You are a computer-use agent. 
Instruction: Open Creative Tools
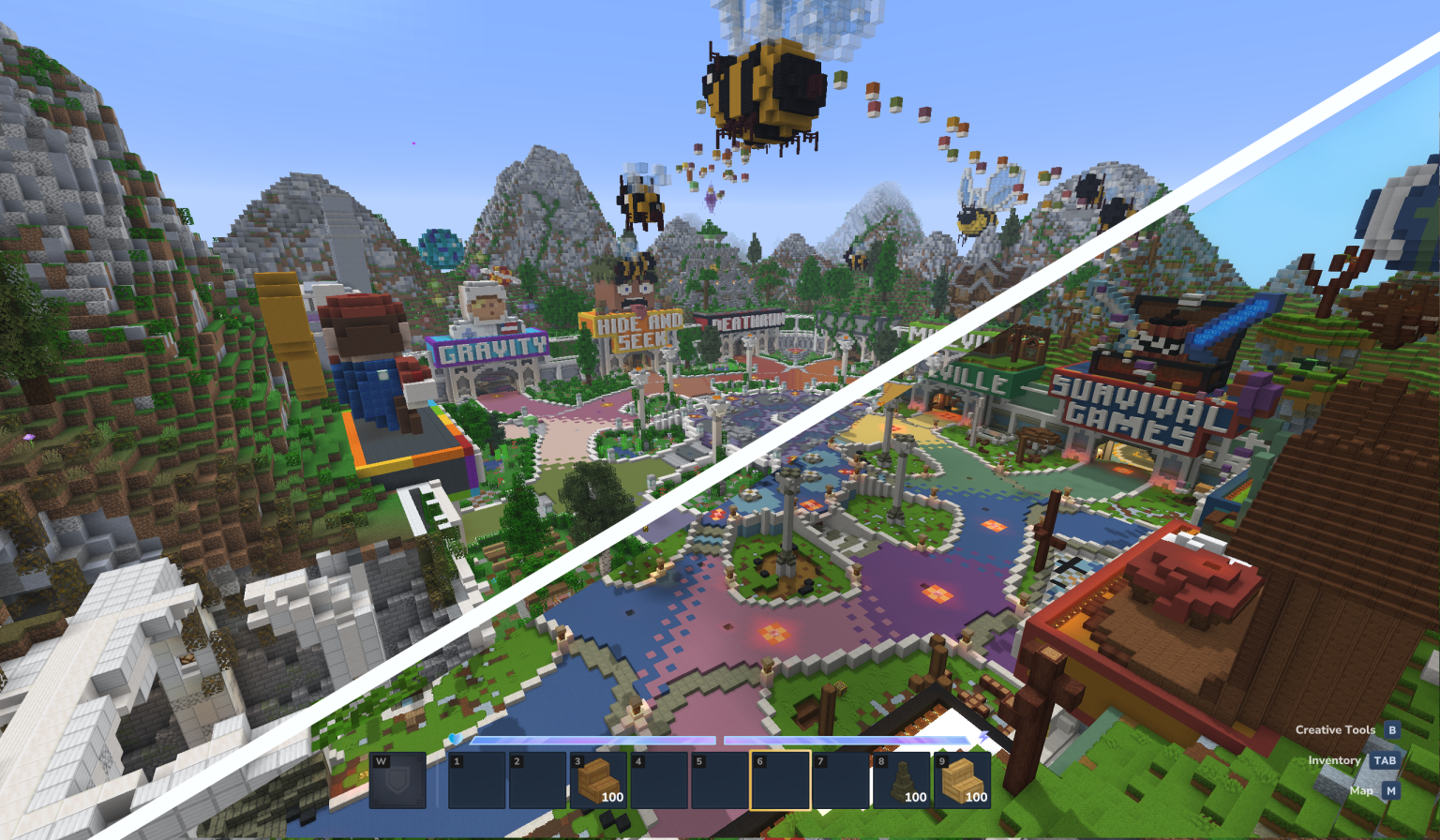point(1334,729)
